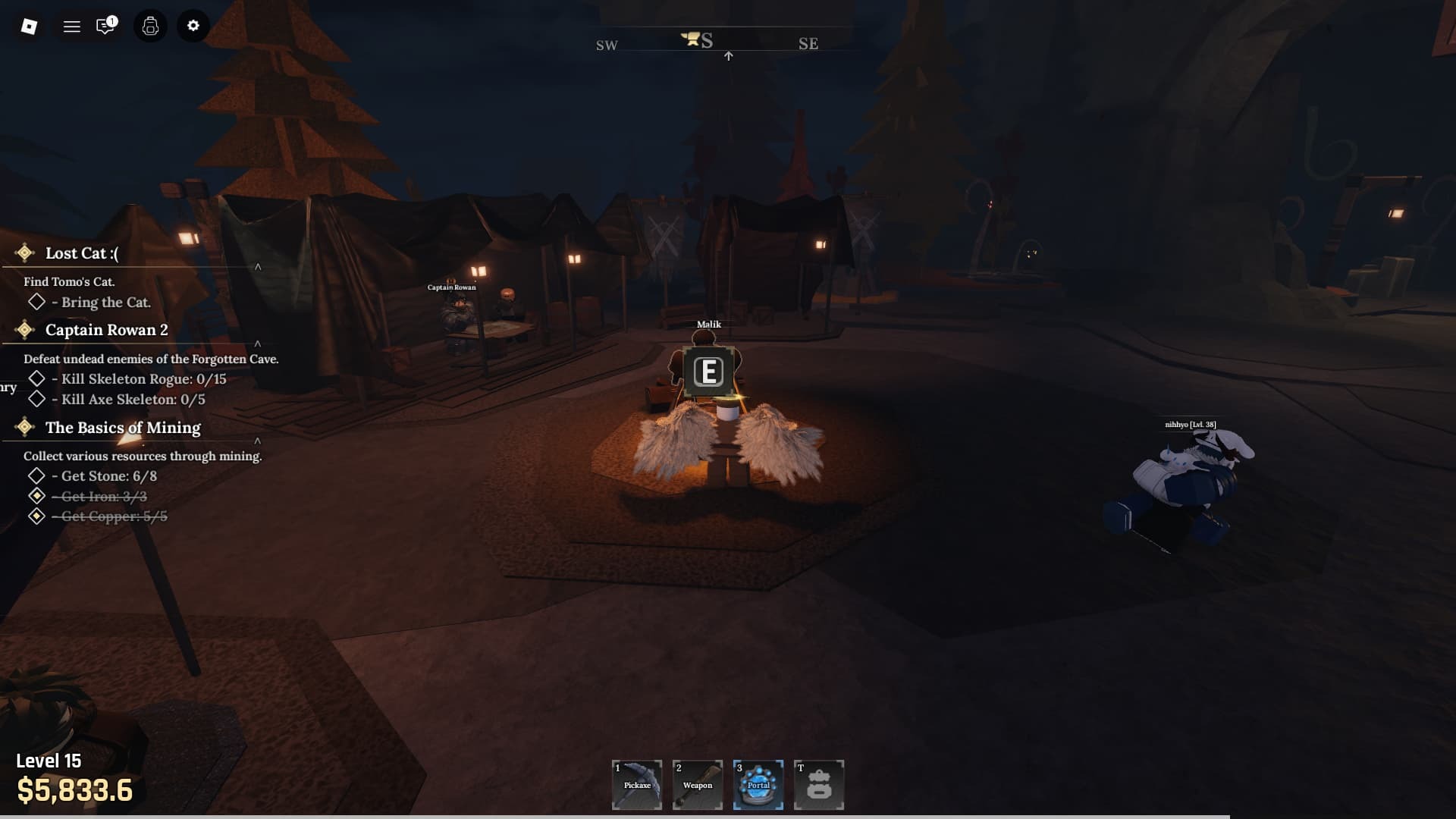
Task: Select the Pickaxe hotbar slot
Action: click(x=637, y=785)
